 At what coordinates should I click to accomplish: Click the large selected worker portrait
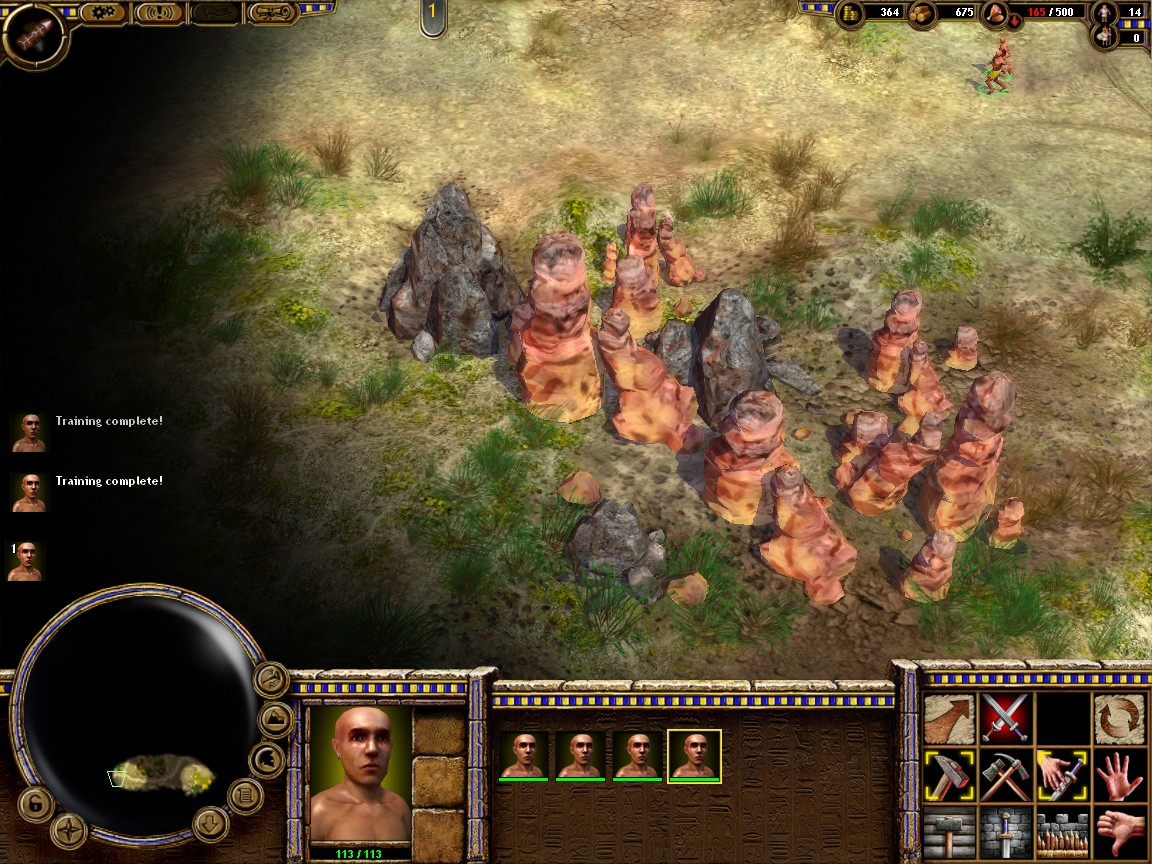coord(360,773)
